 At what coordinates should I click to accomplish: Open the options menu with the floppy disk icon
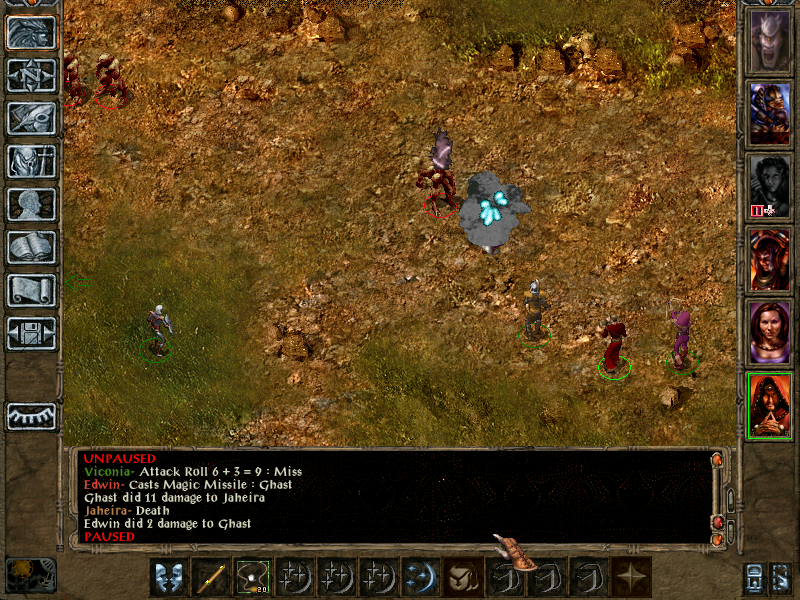pyautogui.click(x=31, y=334)
